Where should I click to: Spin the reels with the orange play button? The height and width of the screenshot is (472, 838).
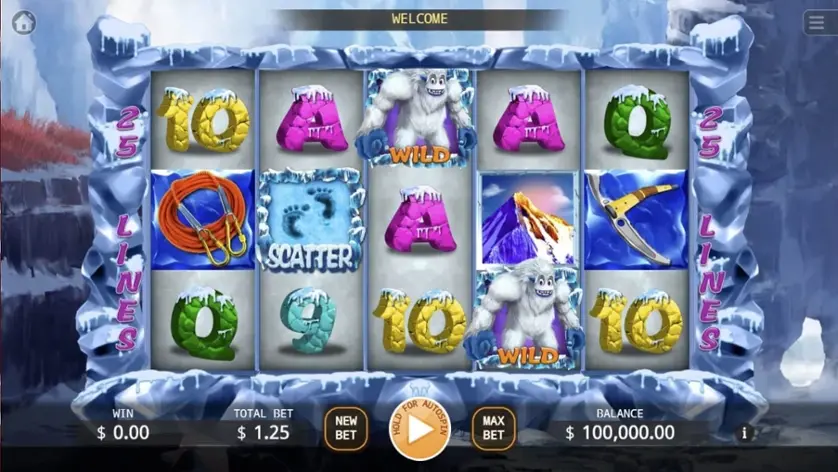(420, 428)
